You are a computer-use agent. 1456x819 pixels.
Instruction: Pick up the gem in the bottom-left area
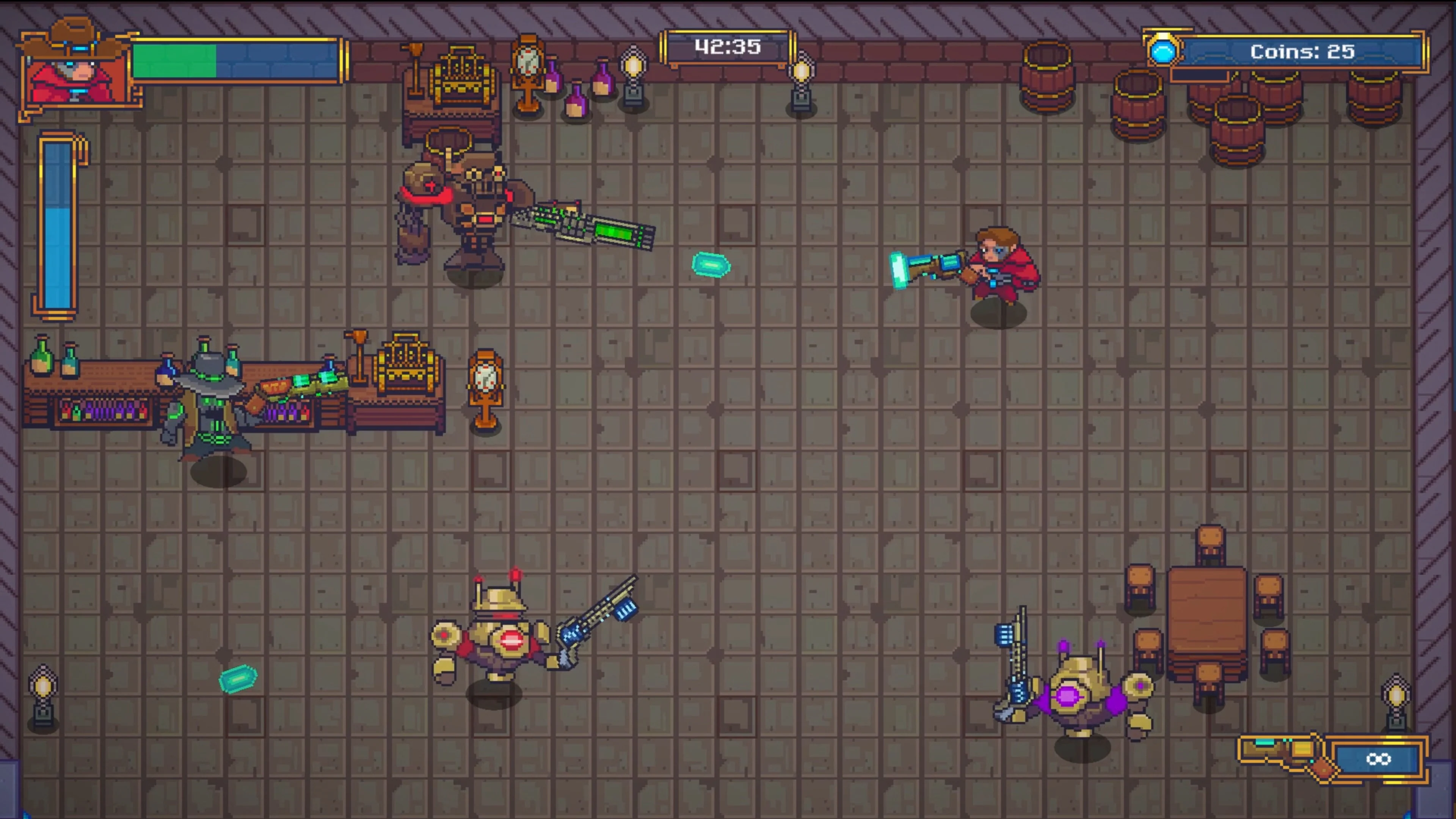[237, 680]
